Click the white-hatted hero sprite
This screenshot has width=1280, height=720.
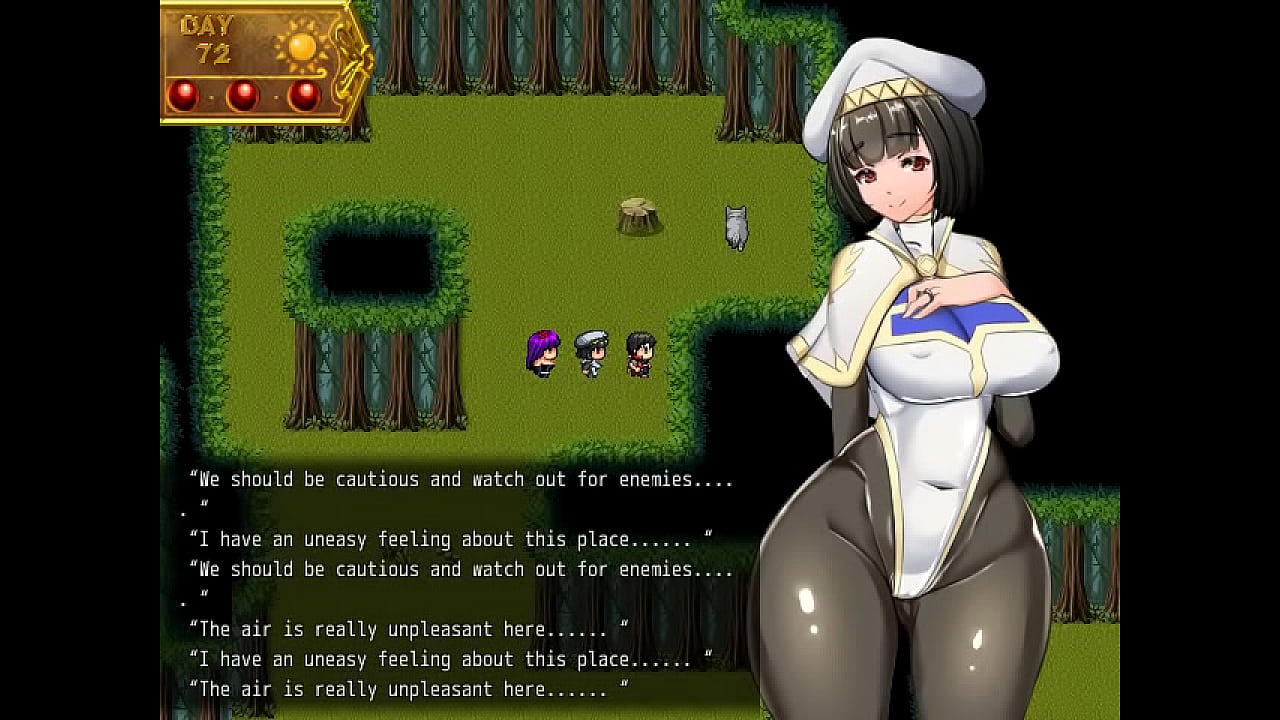(590, 355)
